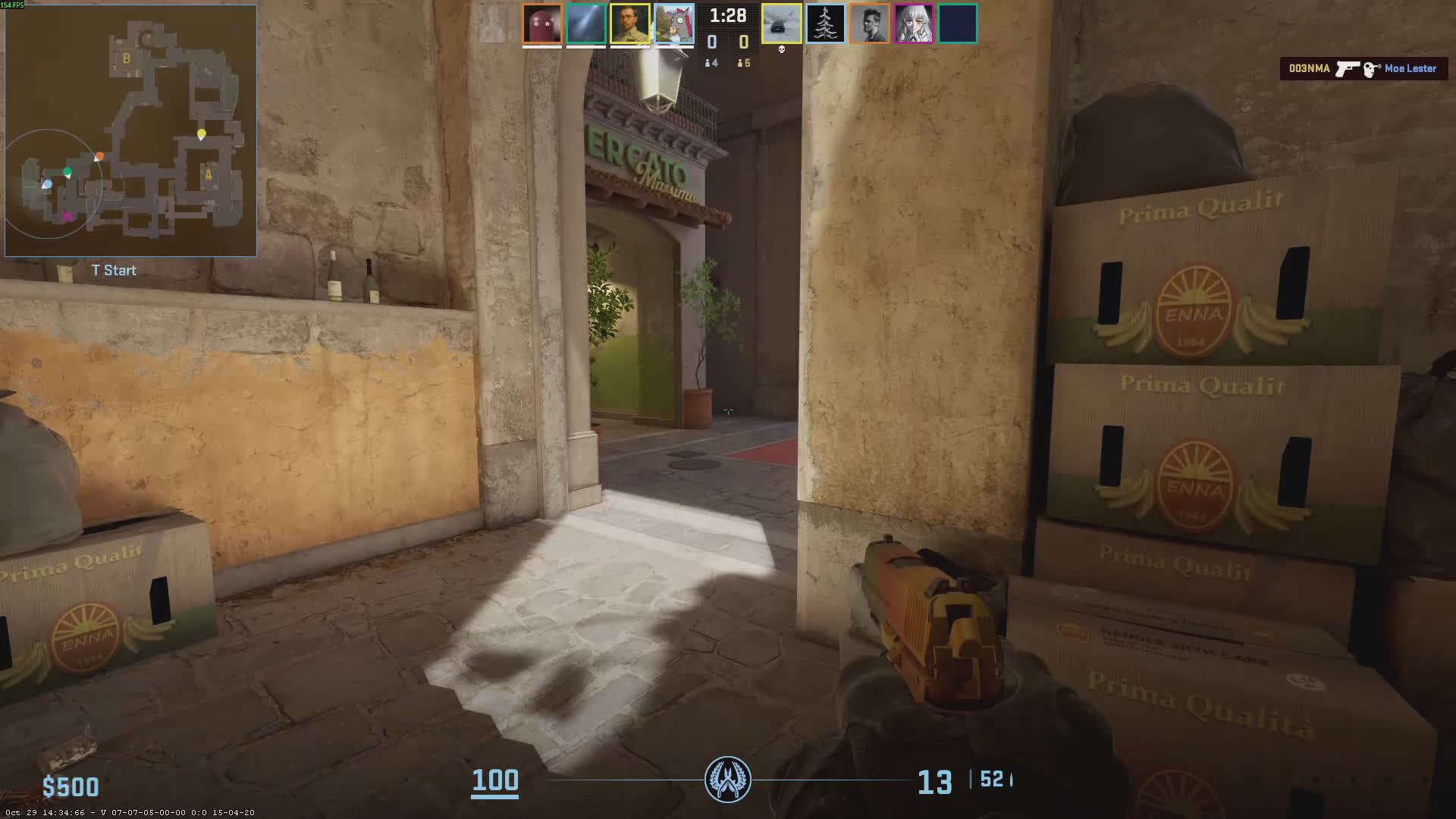Click the dead player's snowy car avatar
This screenshot has height=819, width=1456.
click(781, 24)
